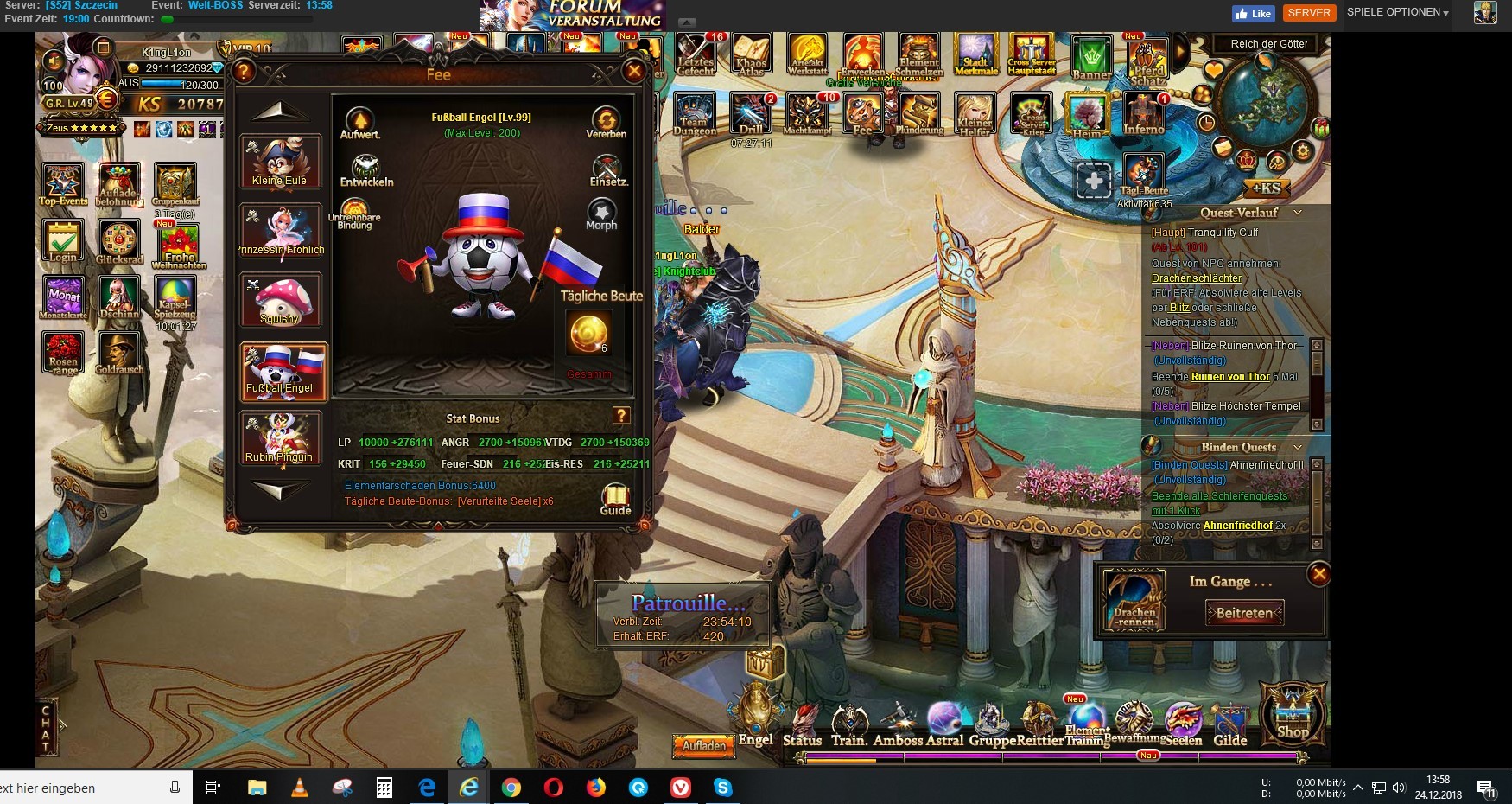Click the Aufwert. upgrade button
This screenshot has height=804, width=1512.
click(359, 123)
